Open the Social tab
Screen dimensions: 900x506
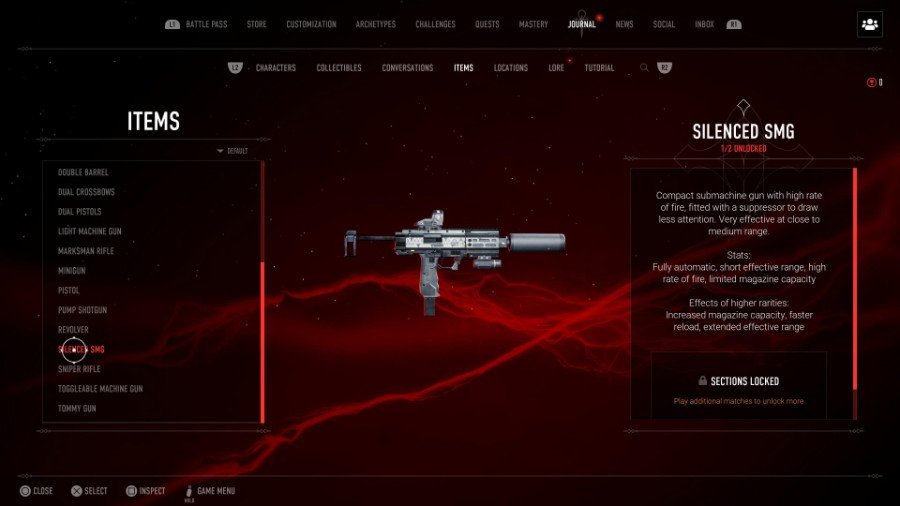tap(664, 24)
